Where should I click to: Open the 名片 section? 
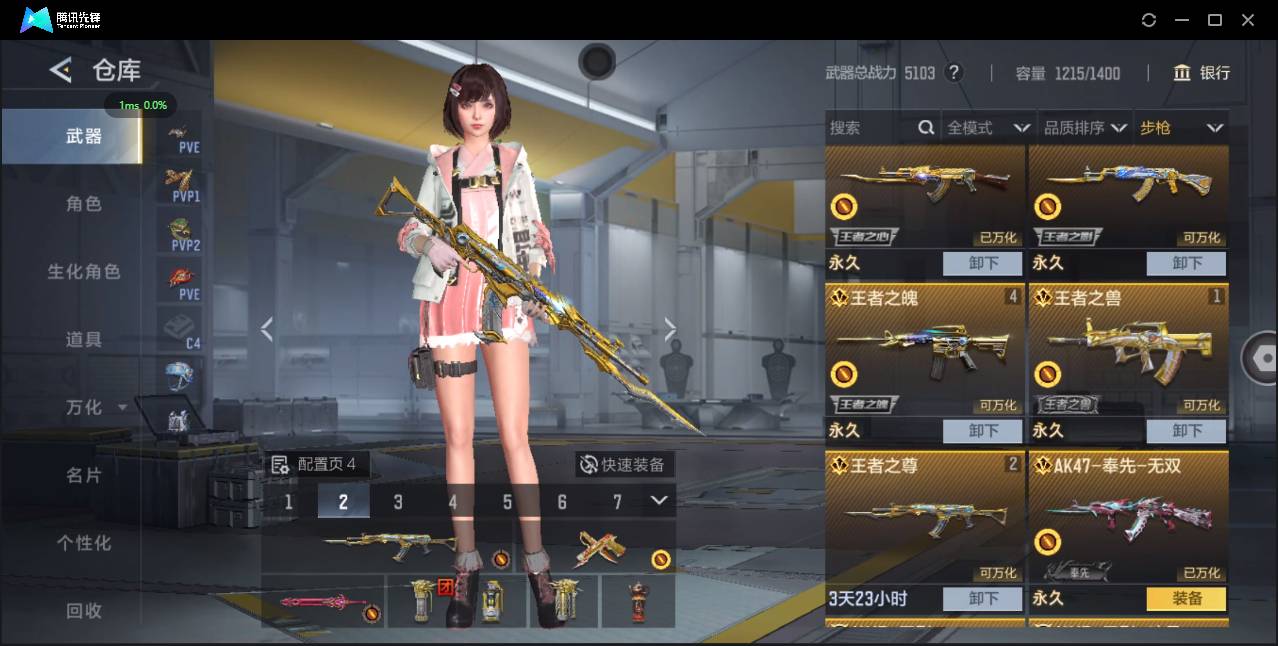click(84, 475)
